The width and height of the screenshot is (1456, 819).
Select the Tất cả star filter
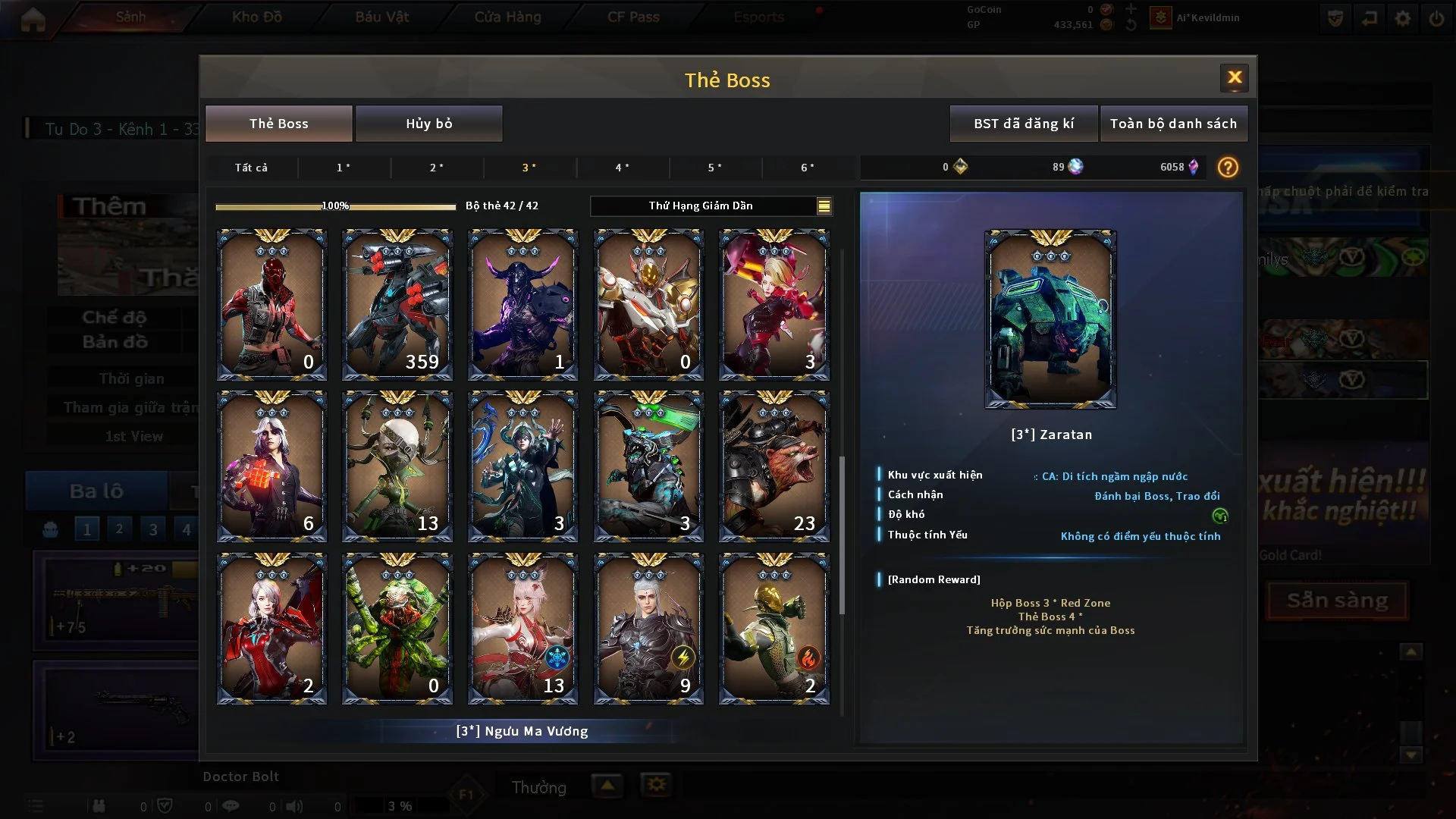(251, 168)
